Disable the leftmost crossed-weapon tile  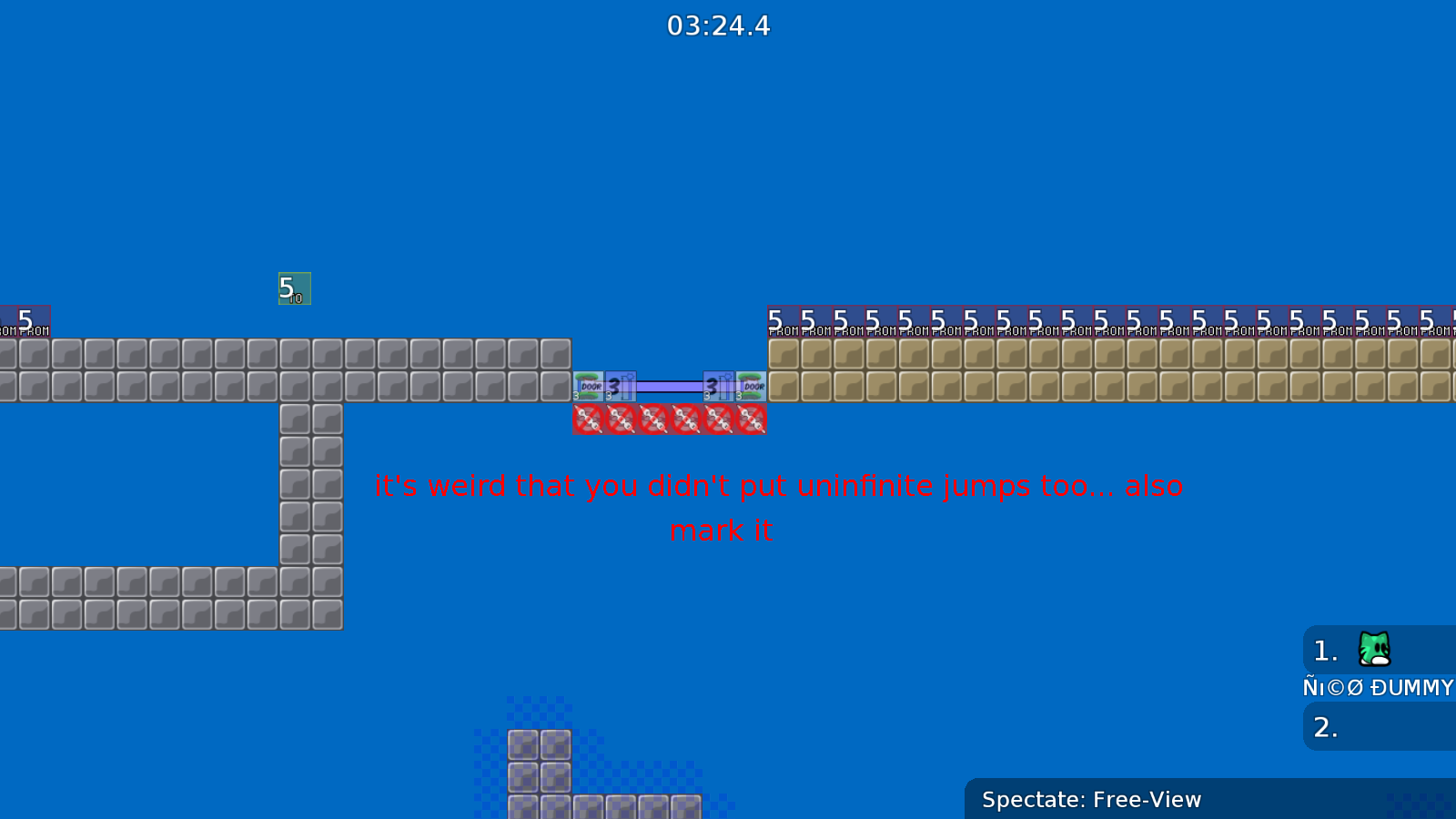pos(587,420)
